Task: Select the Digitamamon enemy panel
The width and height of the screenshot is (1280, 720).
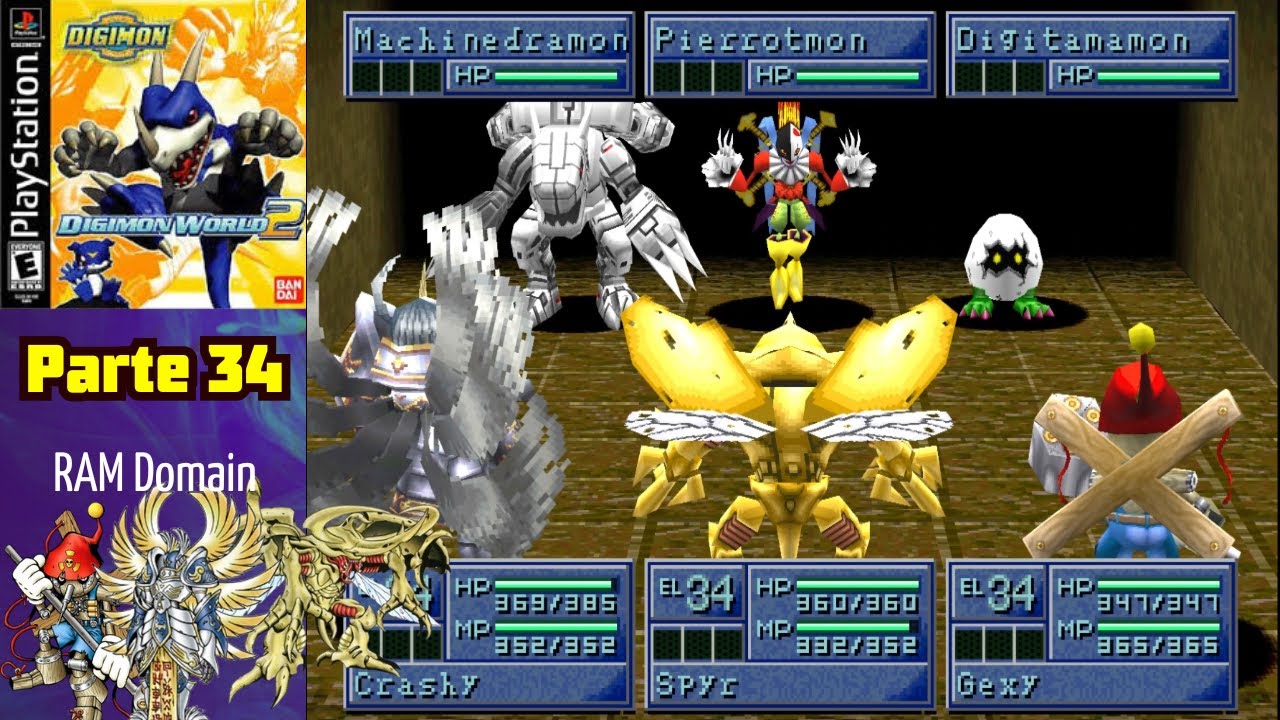Action: coord(1091,55)
